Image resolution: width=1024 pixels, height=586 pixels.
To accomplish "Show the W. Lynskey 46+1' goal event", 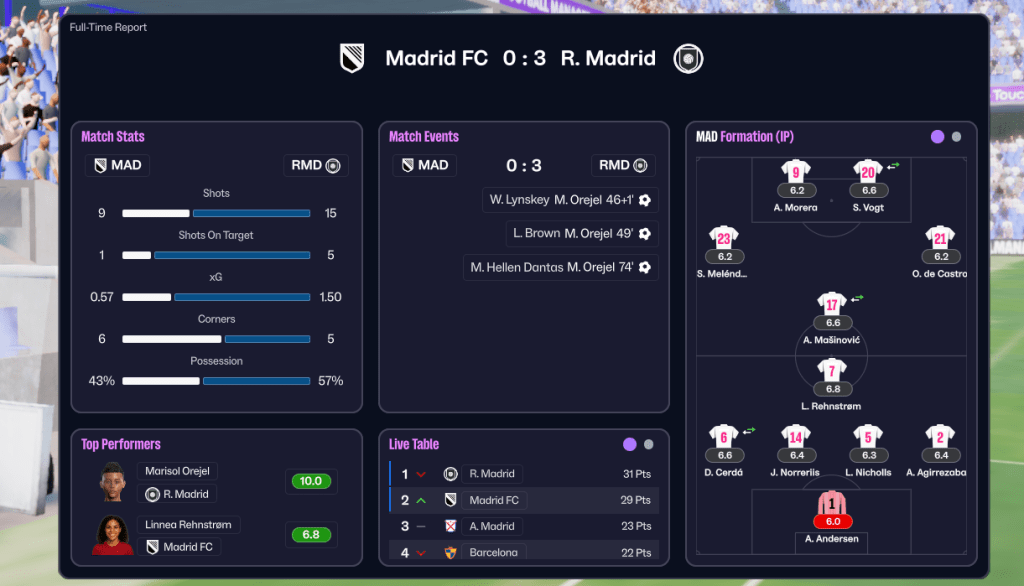I will [570, 200].
